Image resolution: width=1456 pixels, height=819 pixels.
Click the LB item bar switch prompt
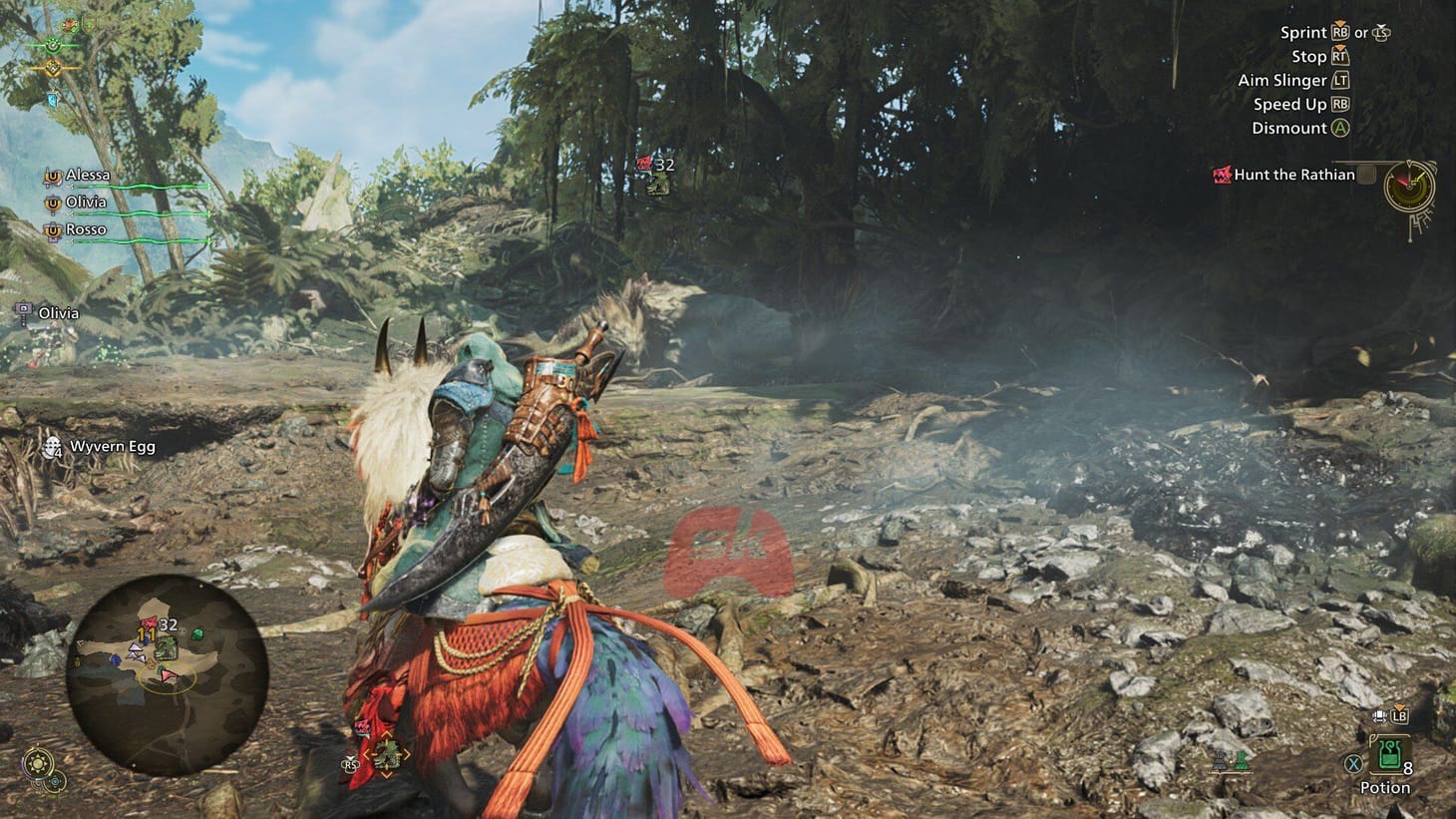(1399, 717)
